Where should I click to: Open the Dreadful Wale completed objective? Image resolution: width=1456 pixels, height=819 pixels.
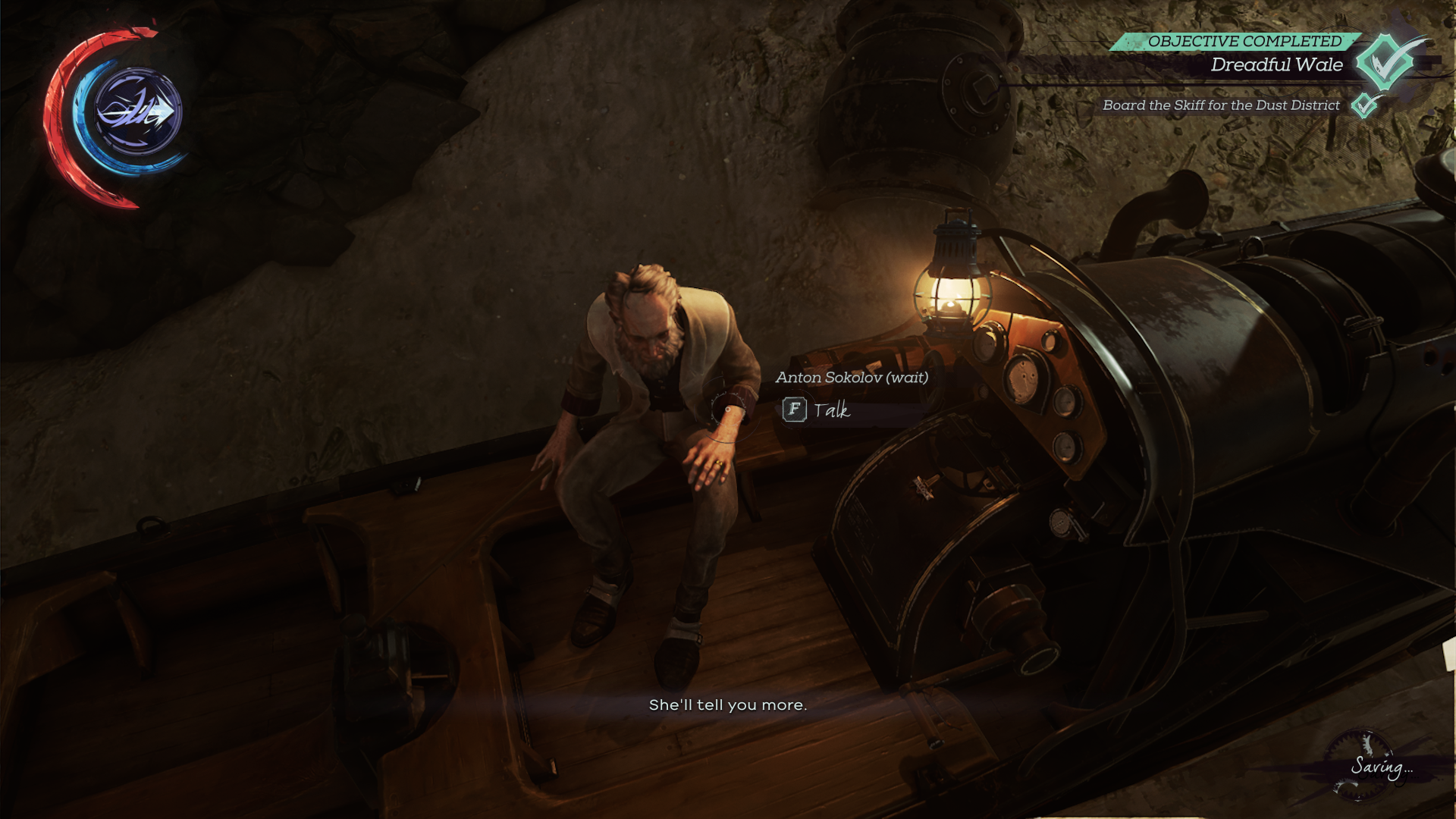[x=1276, y=65]
